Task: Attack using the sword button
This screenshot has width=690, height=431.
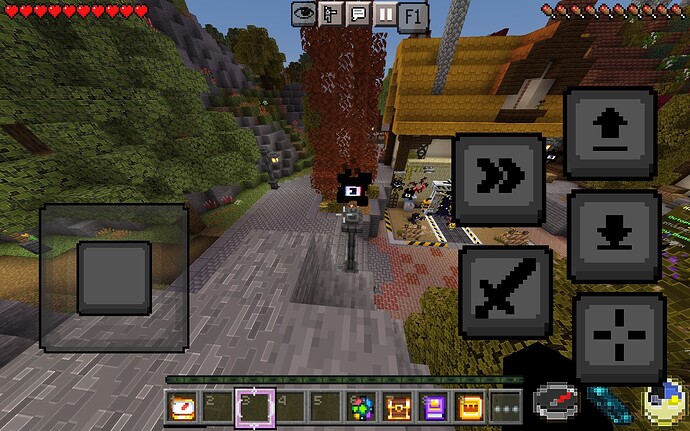Action: (504, 290)
